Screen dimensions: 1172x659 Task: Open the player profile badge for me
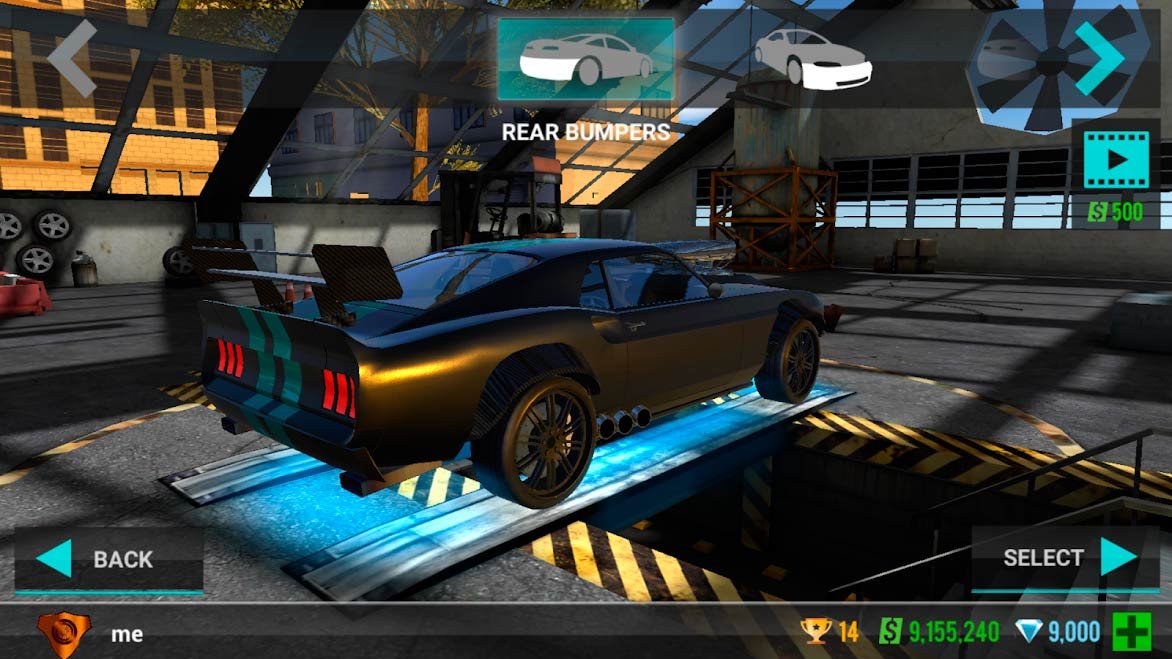(63, 633)
